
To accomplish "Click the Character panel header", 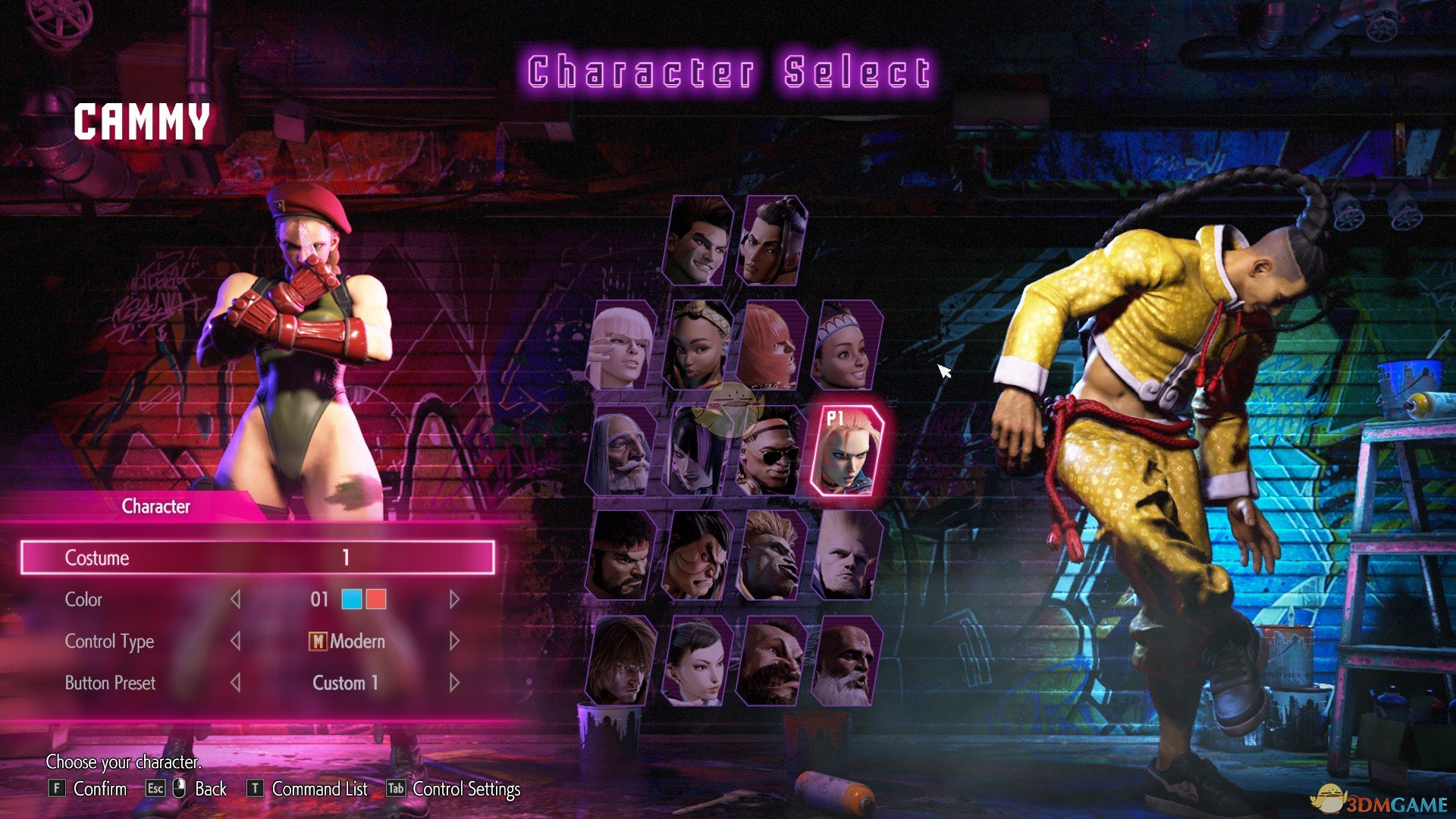I will click(155, 507).
